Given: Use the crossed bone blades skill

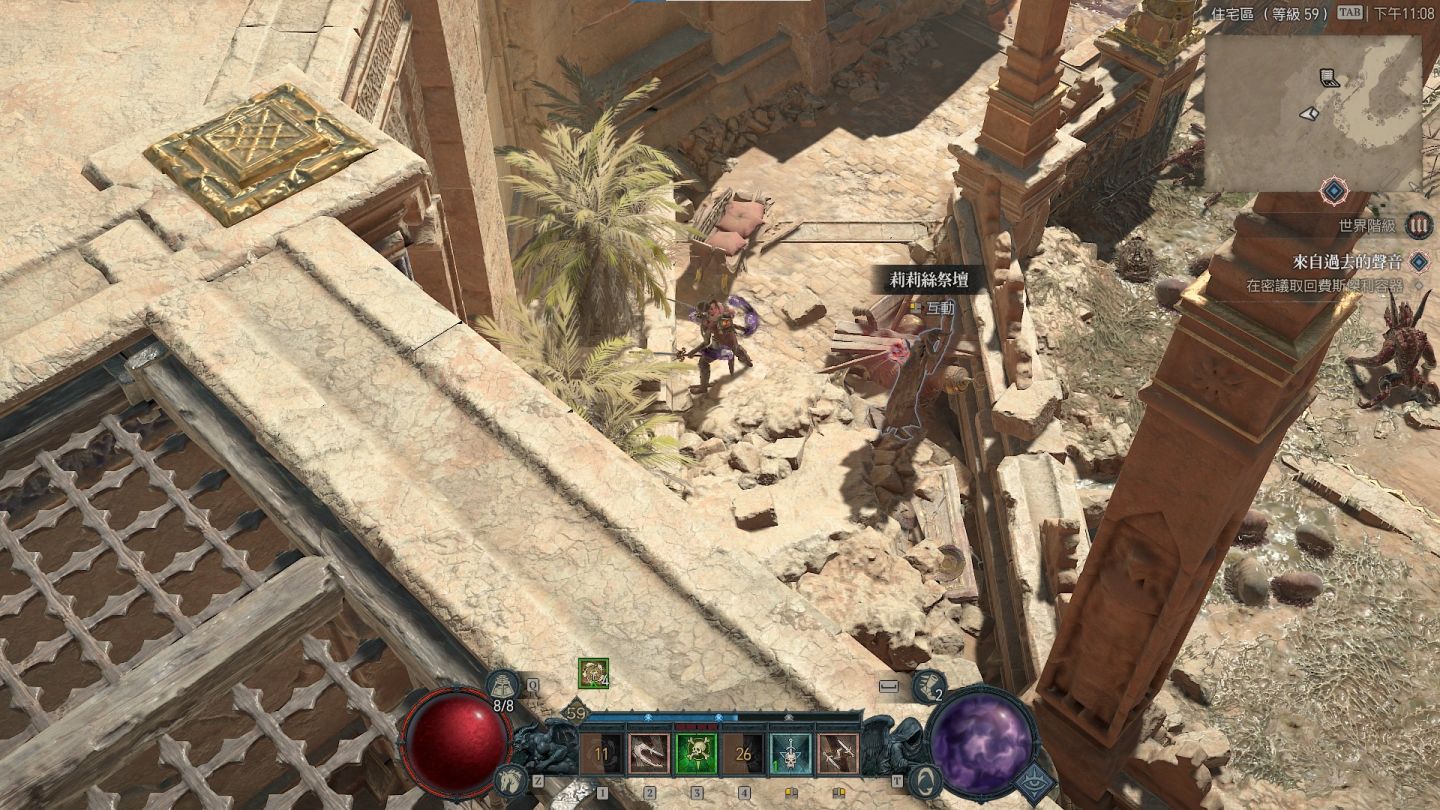Looking at the screenshot, I should [x=838, y=753].
